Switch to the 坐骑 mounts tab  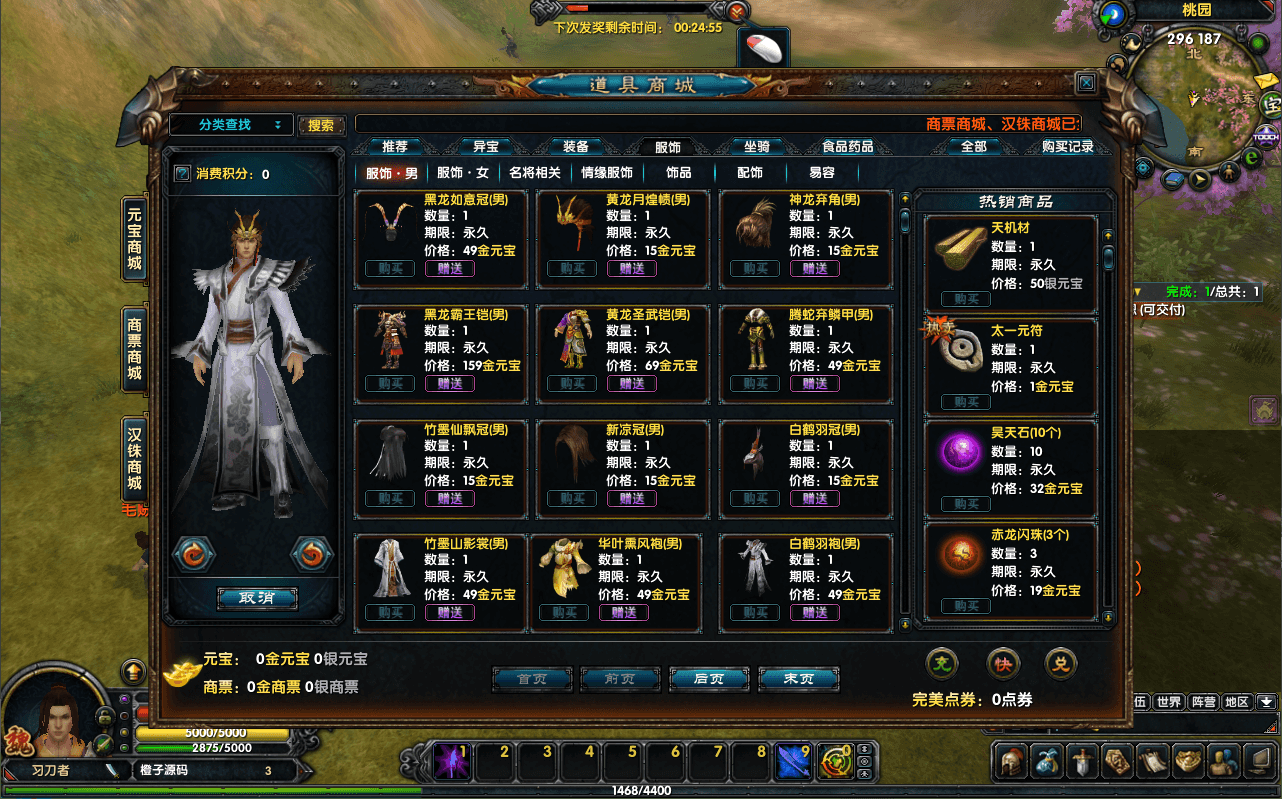tap(756, 147)
